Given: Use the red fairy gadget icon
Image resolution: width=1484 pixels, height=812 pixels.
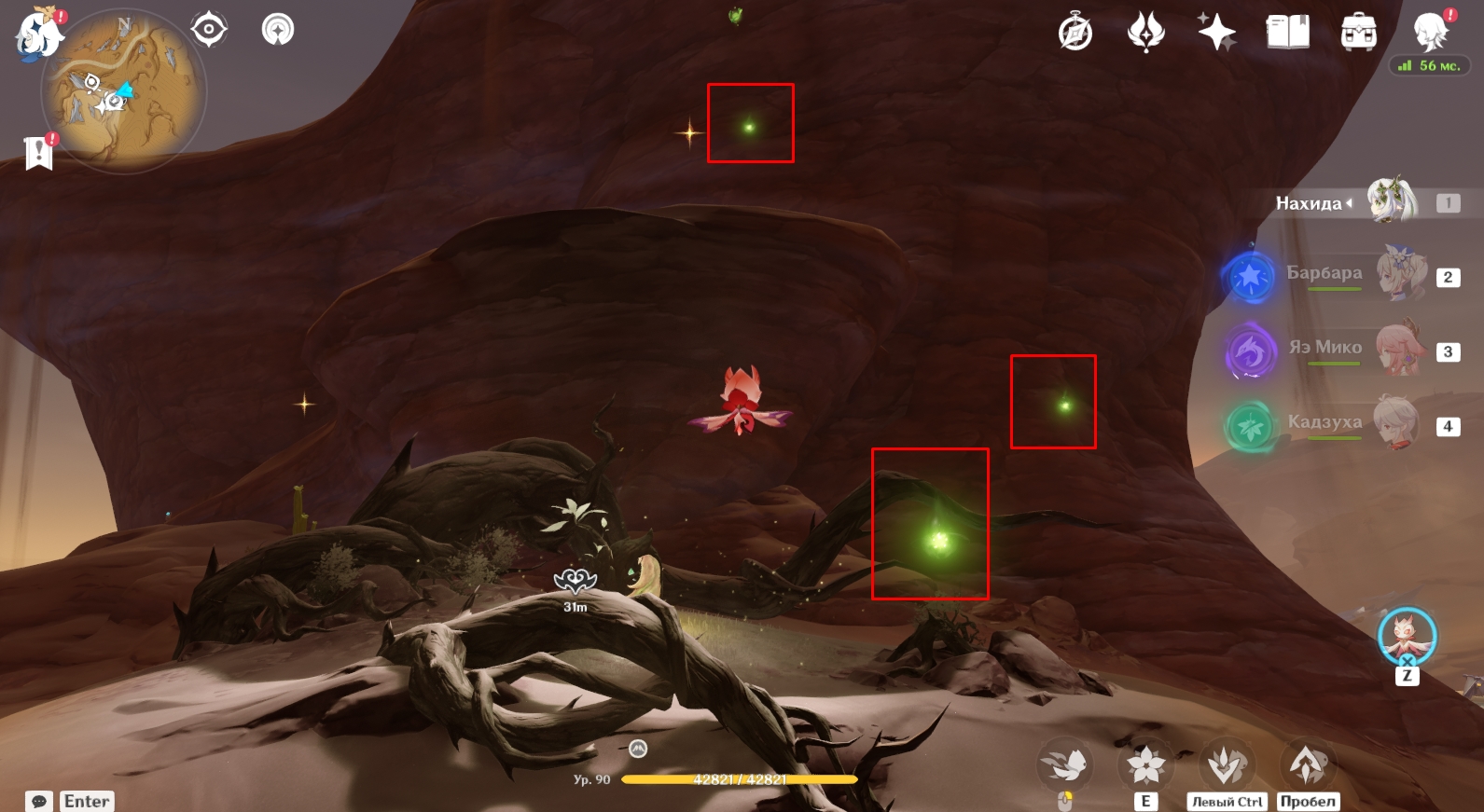Looking at the screenshot, I should click(x=1407, y=637).
